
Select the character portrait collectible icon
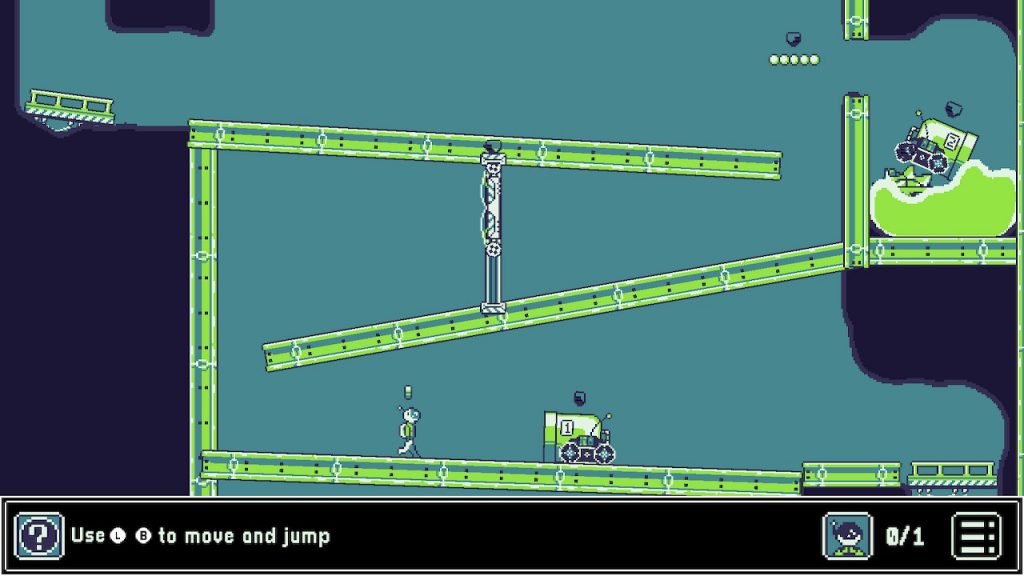847,536
